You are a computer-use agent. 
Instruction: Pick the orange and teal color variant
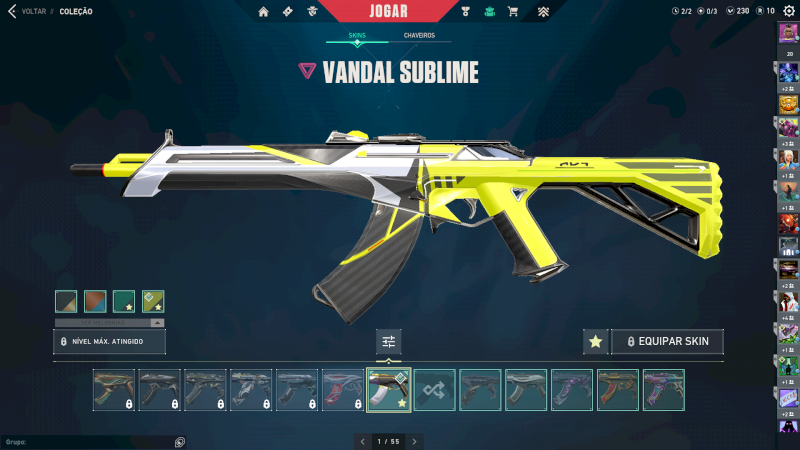pos(95,301)
